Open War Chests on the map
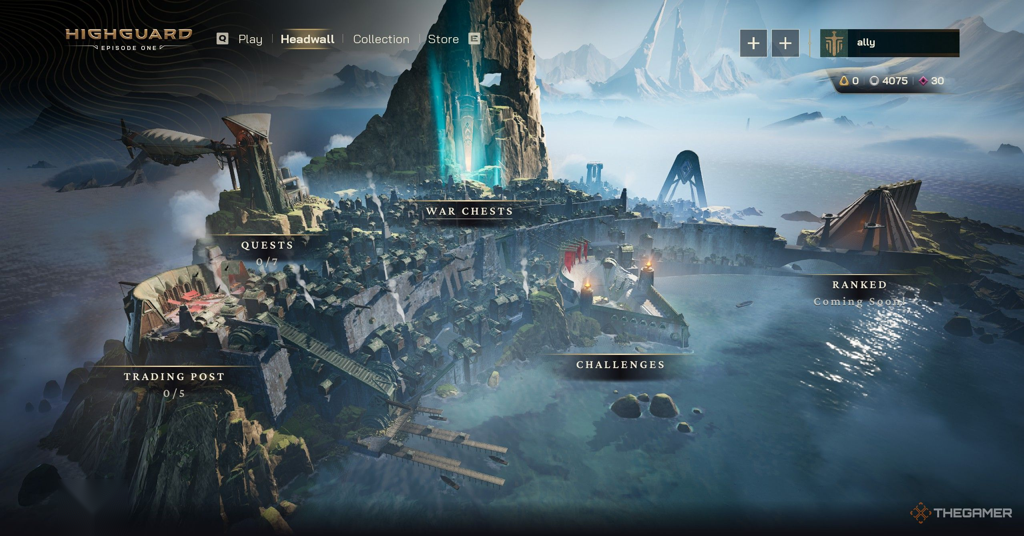Screen dimensions: 1024x536 [x=469, y=211]
